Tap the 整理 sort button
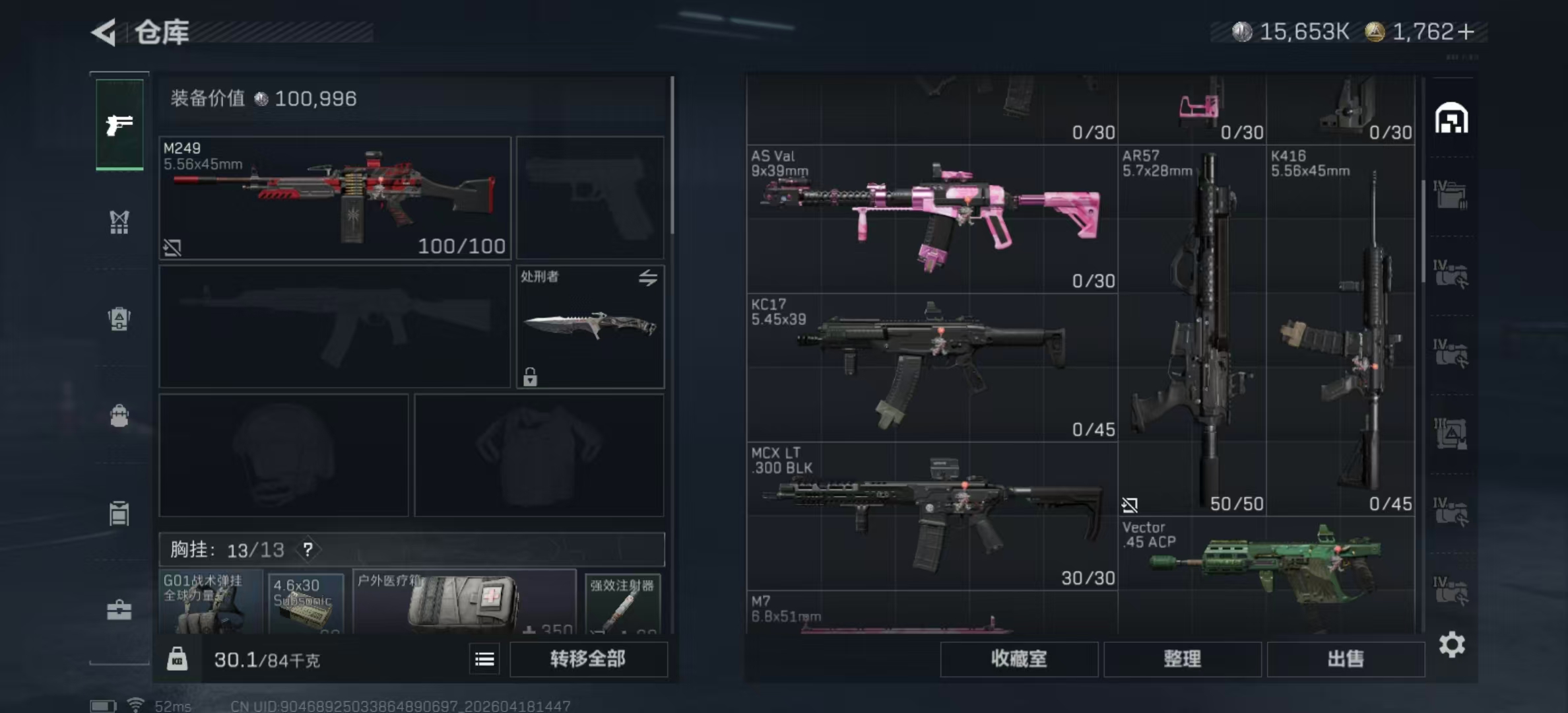Image resolution: width=1568 pixels, height=713 pixels. (x=1182, y=659)
